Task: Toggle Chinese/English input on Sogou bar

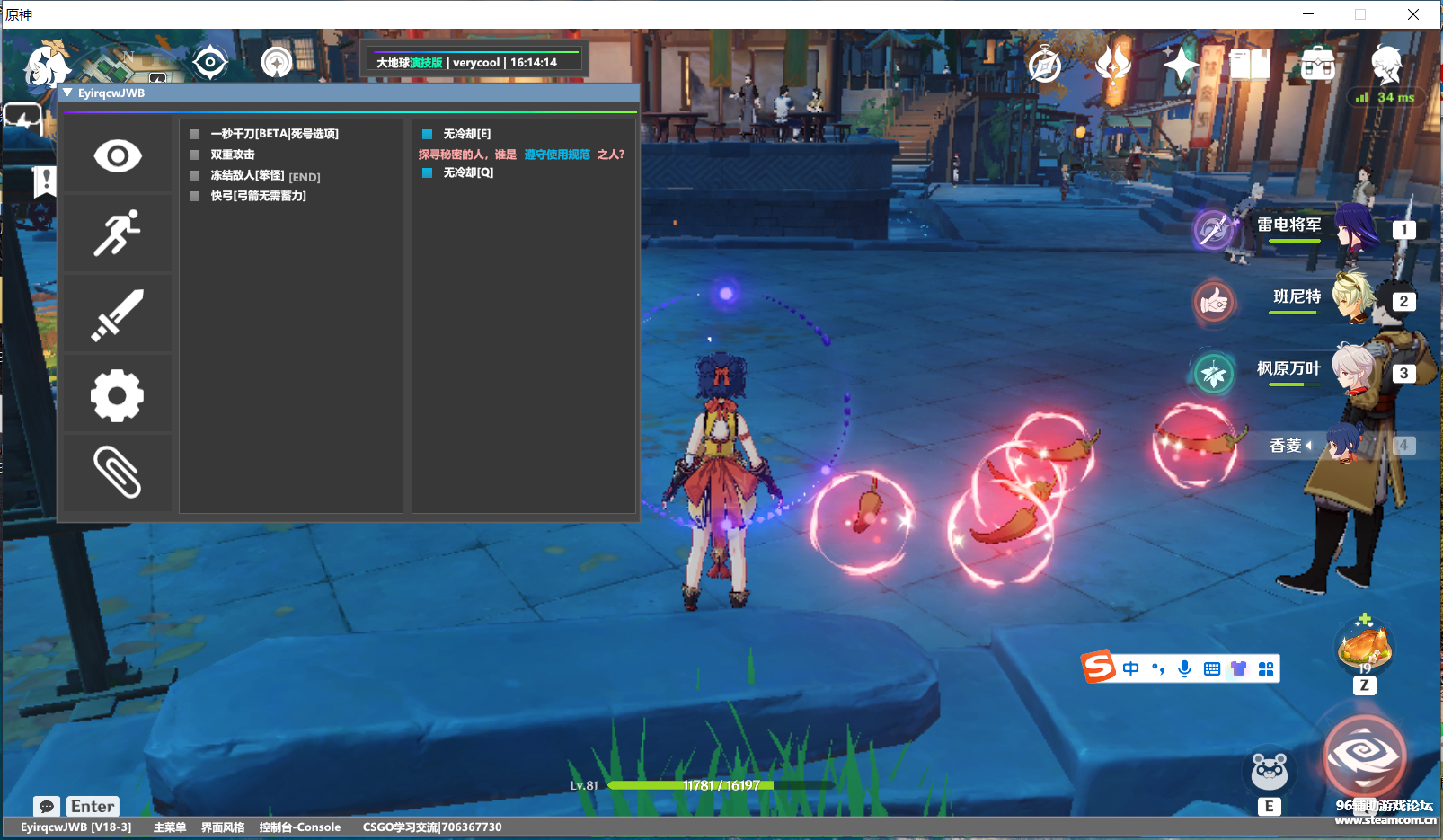Action: click(1129, 668)
